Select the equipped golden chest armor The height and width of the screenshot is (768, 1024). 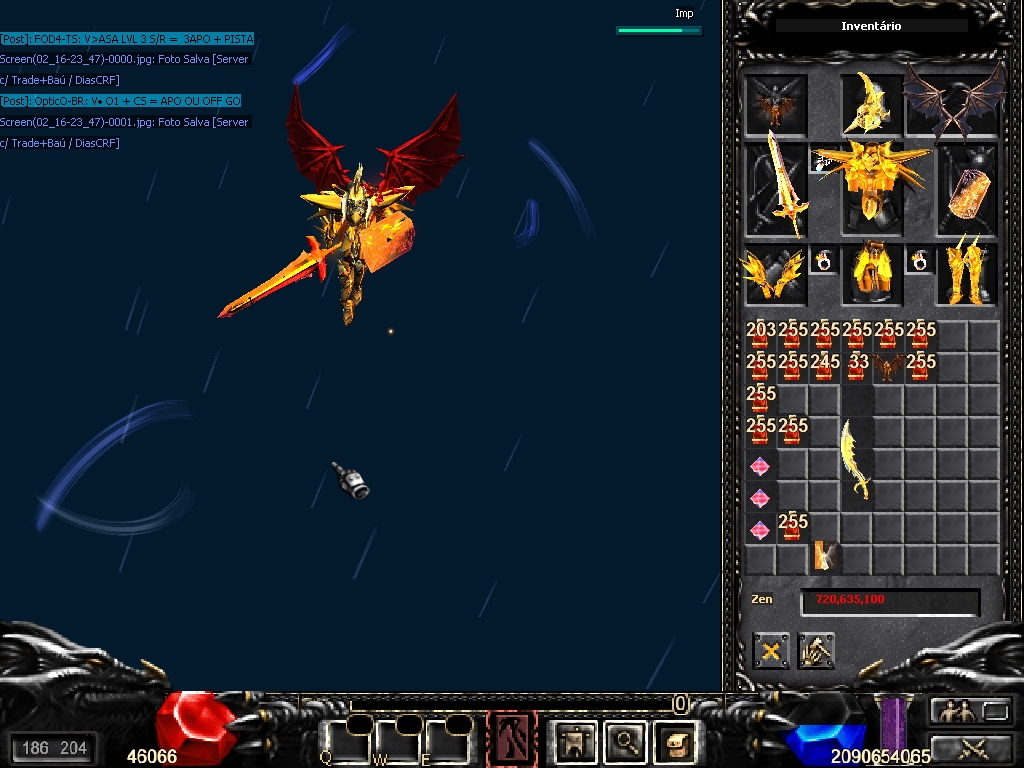click(x=871, y=187)
